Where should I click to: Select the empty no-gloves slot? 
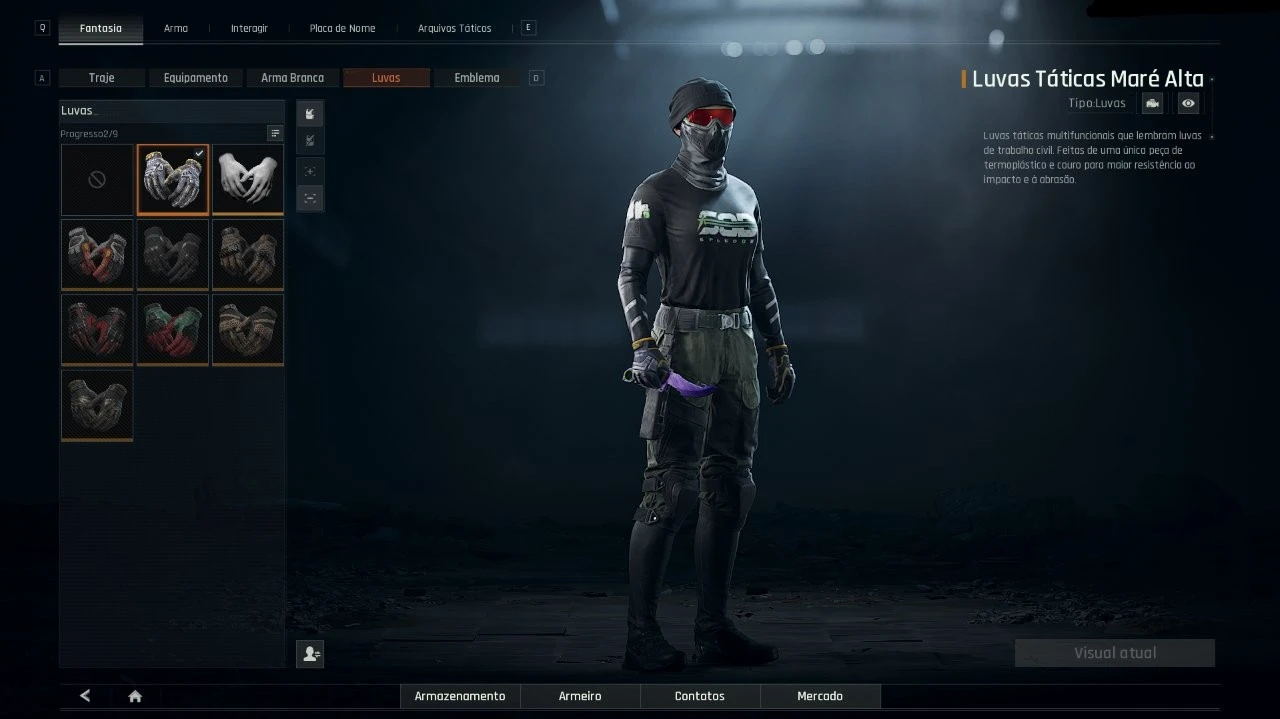(x=97, y=180)
